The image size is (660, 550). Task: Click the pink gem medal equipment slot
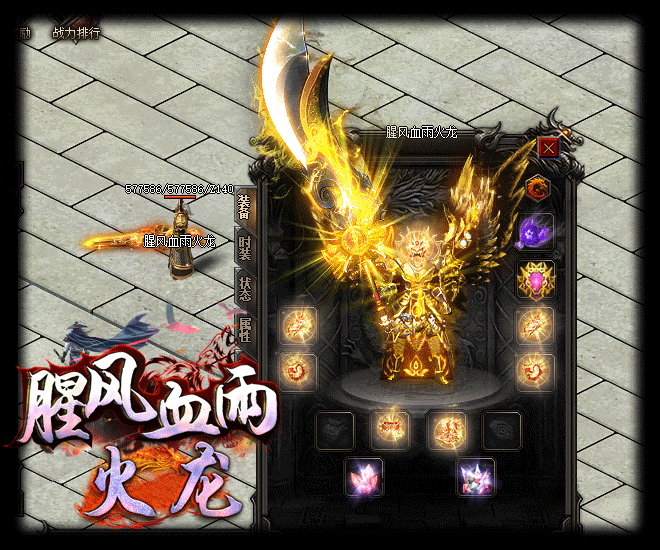pyautogui.click(x=536, y=280)
